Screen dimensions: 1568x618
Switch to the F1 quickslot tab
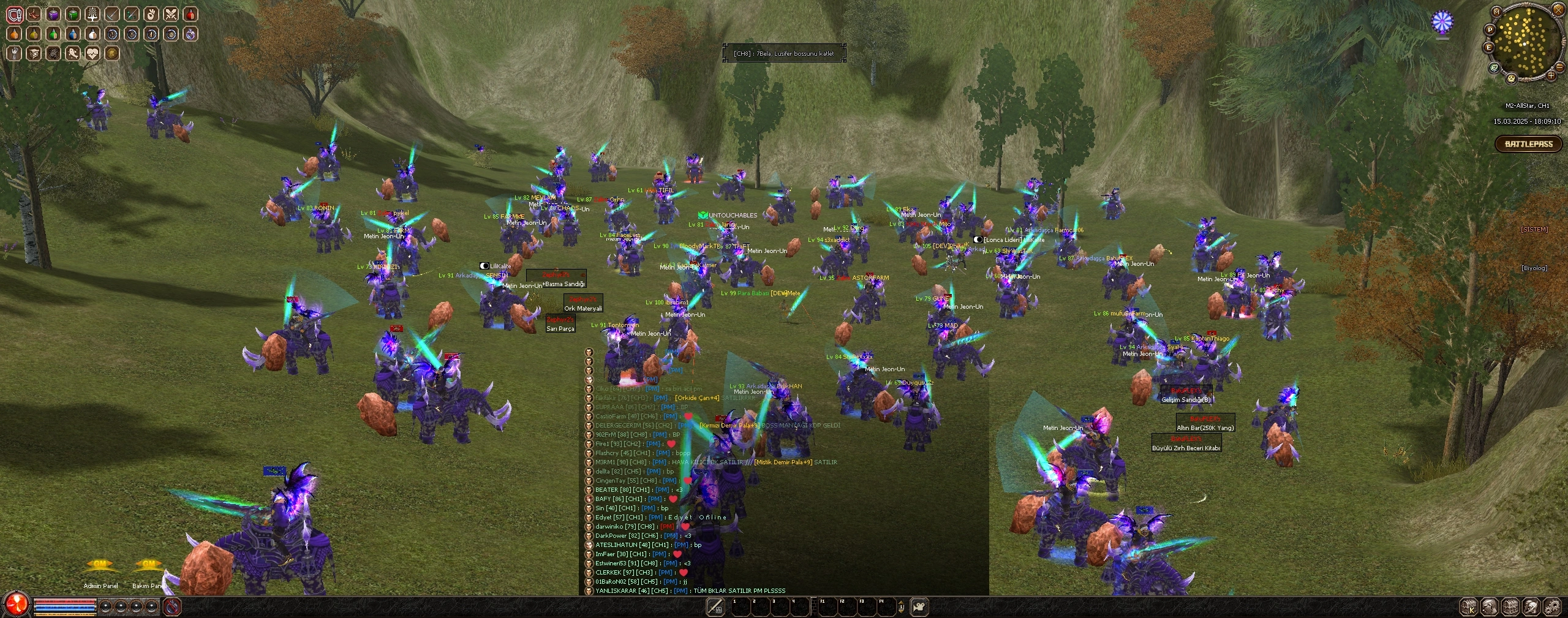click(x=827, y=607)
